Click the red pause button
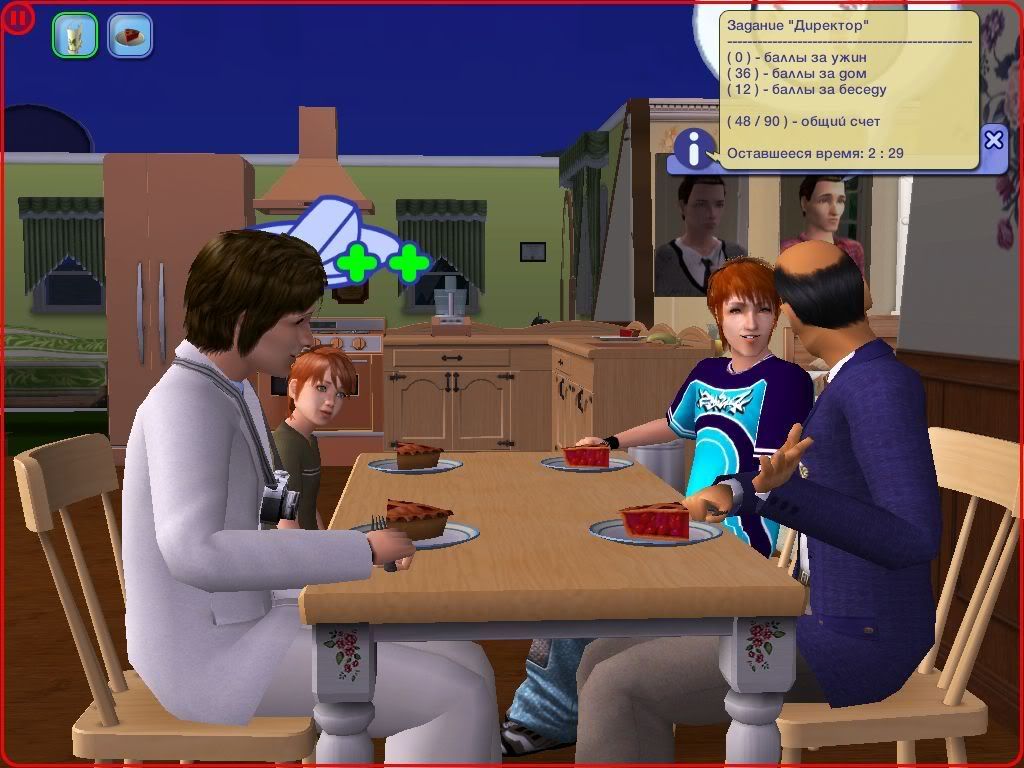This screenshot has width=1024, height=768. (x=19, y=18)
